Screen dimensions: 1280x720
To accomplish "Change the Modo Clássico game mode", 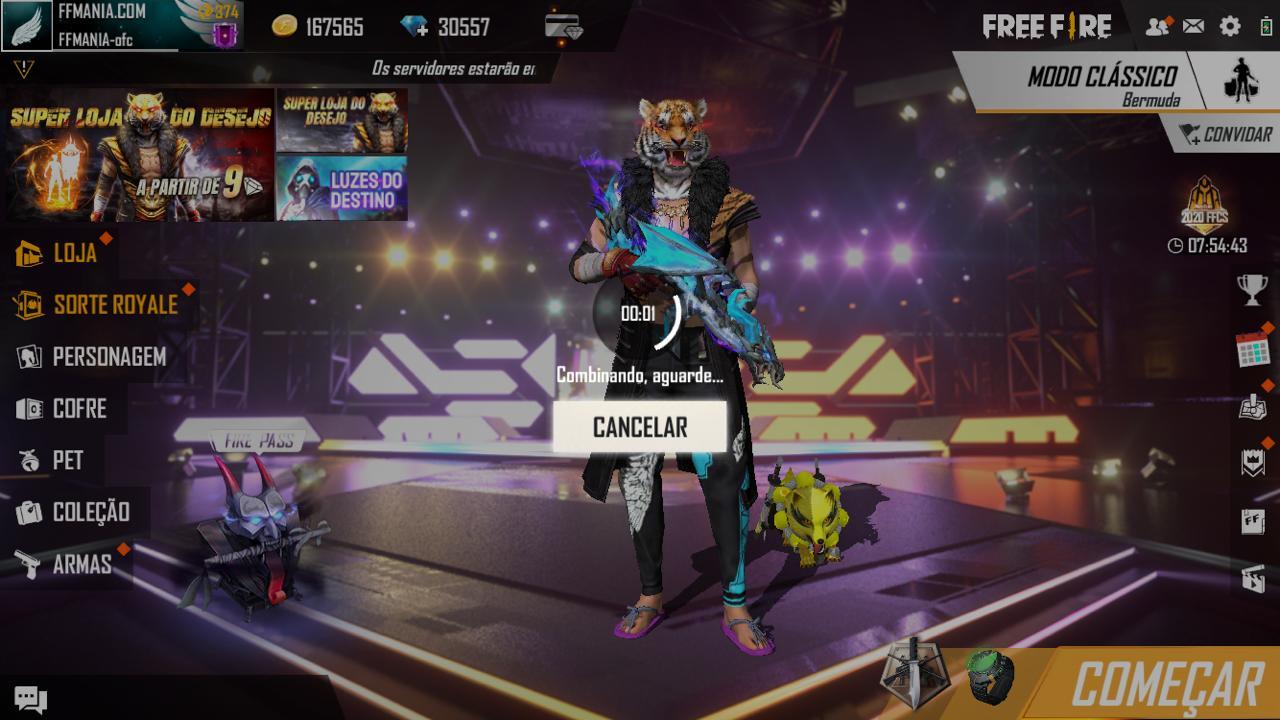I will pyautogui.click(x=1102, y=82).
